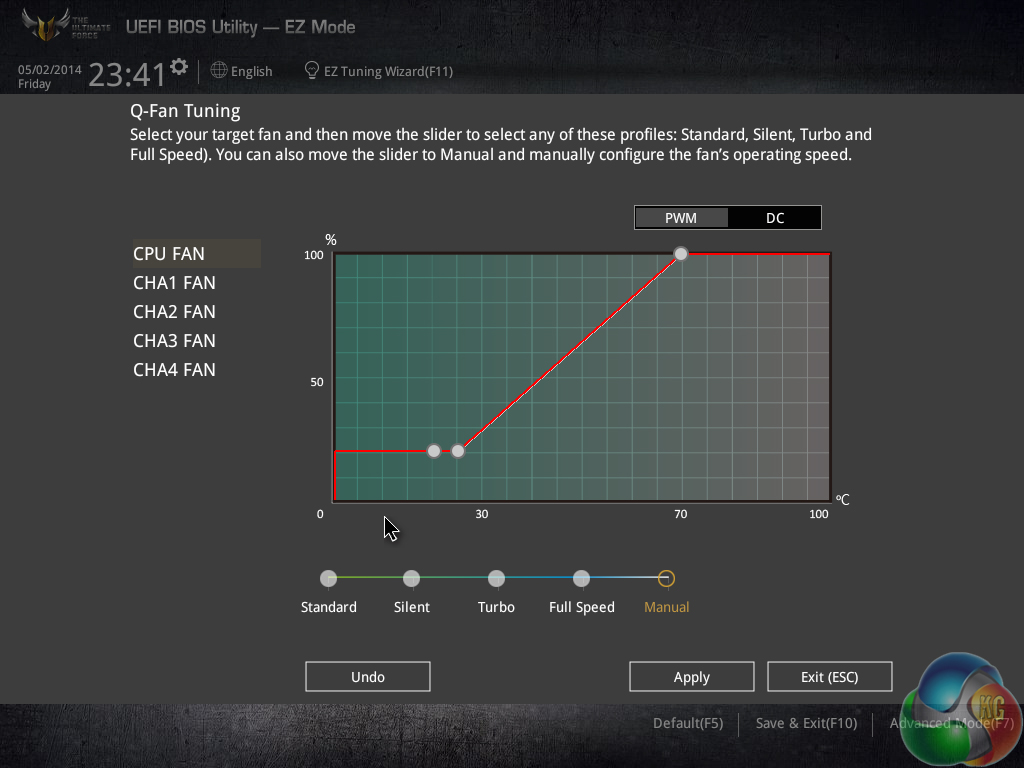
Task: Apply the fan tuning changes
Action: click(691, 677)
